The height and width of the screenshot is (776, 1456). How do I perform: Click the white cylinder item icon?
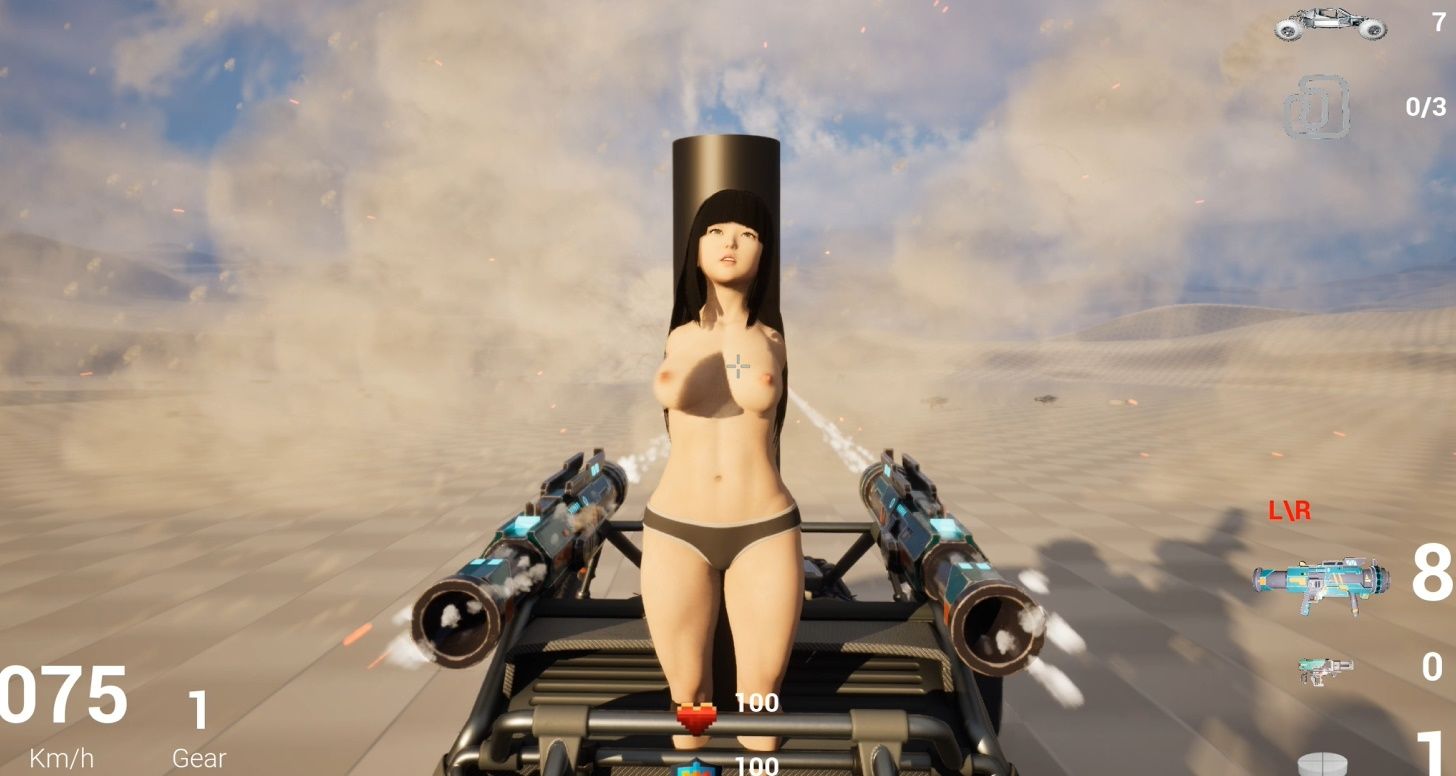coord(1324,764)
